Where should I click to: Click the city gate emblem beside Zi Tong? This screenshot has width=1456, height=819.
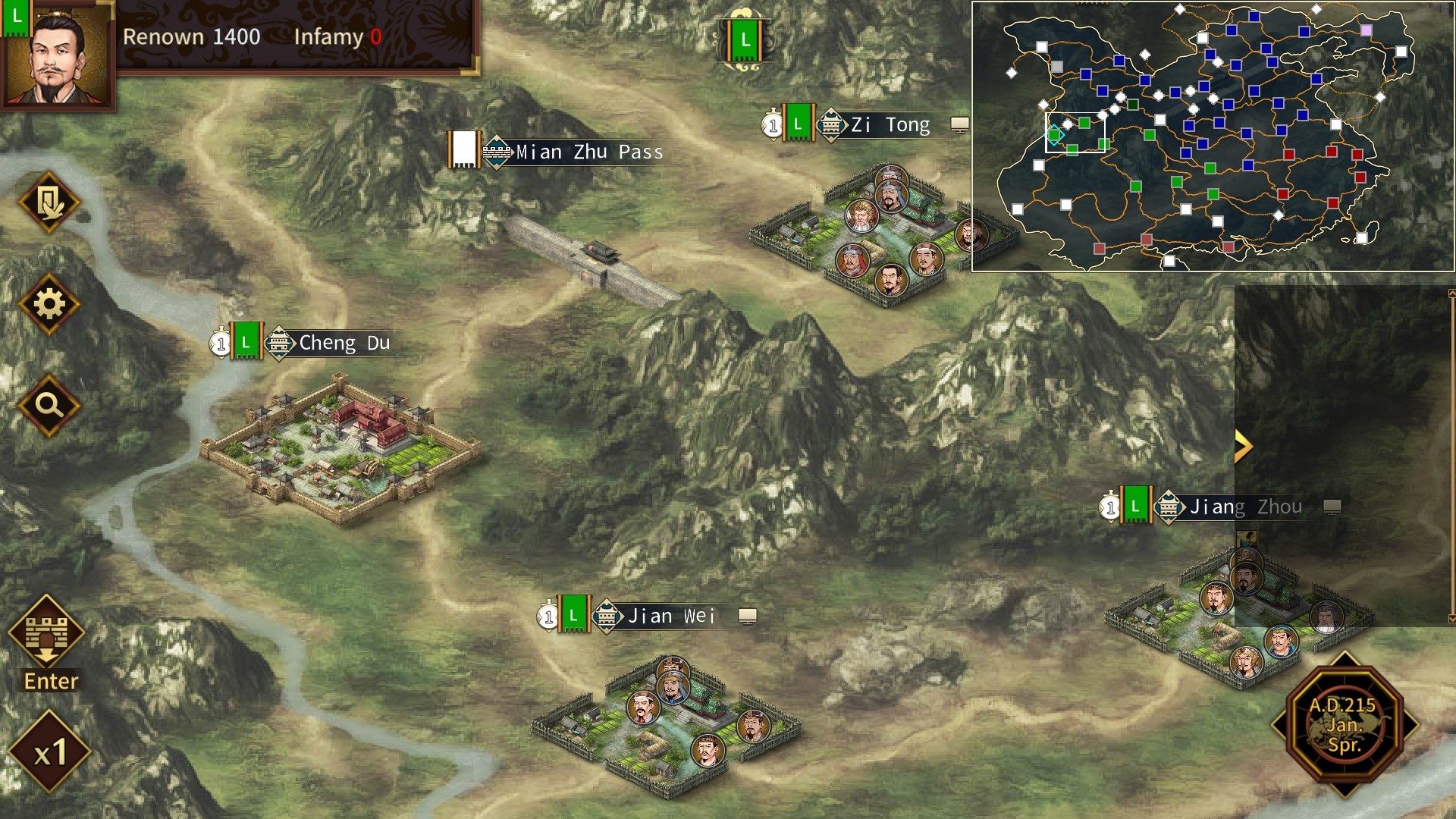(833, 124)
